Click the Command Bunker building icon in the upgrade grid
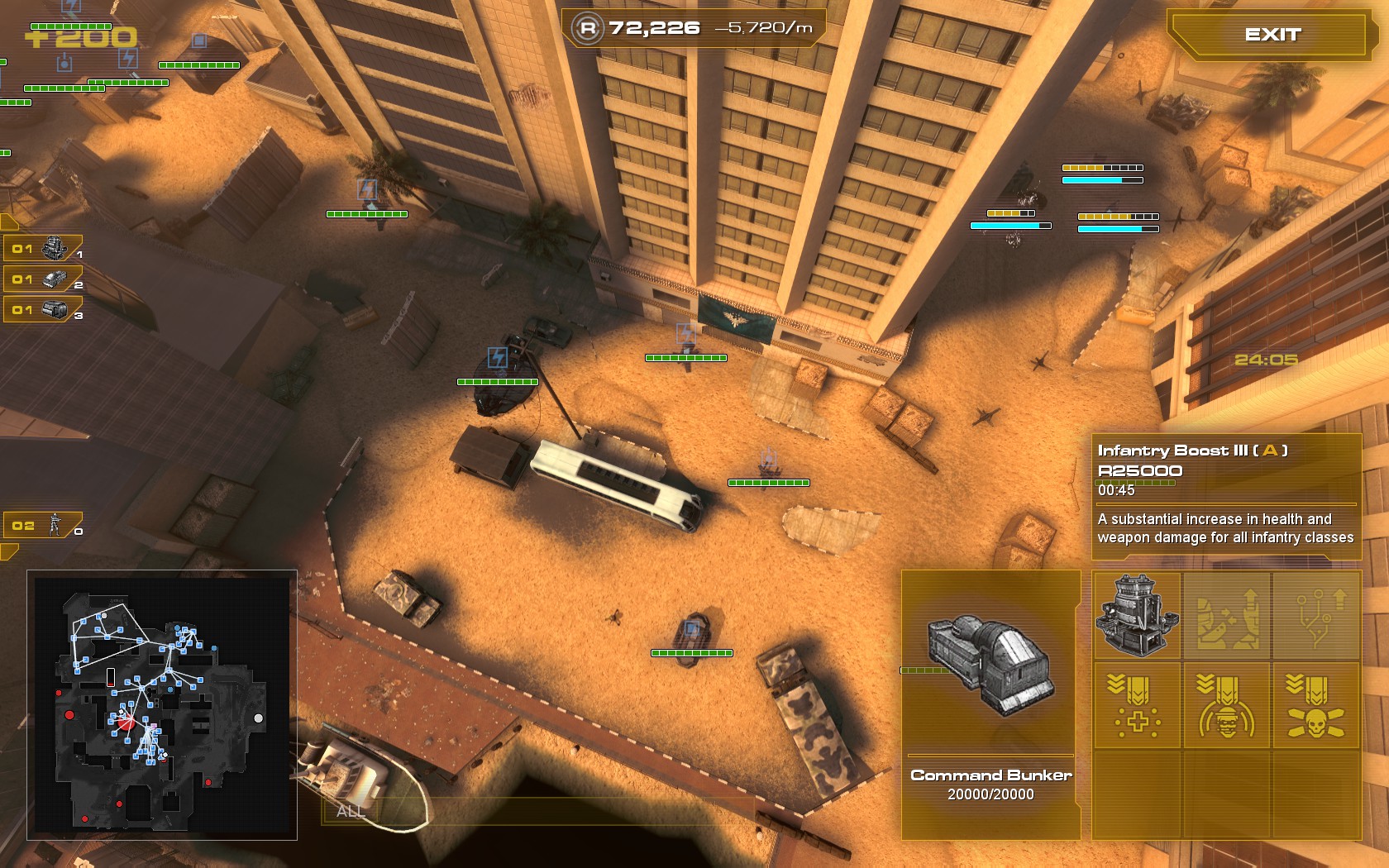This screenshot has width=1389, height=868. (x=1137, y=616)
